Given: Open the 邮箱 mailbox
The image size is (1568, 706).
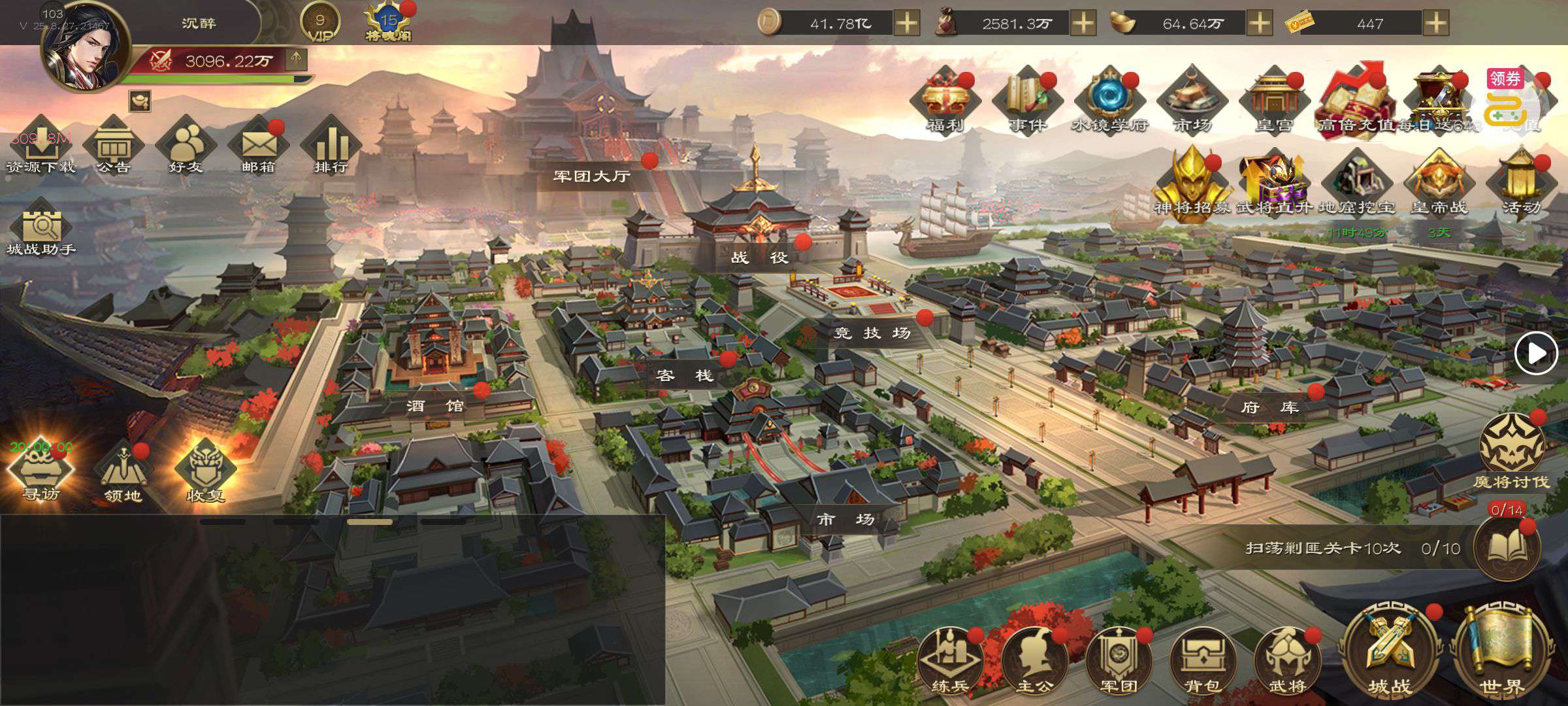Looking at the screenshot, I should (x=258, y=147).
